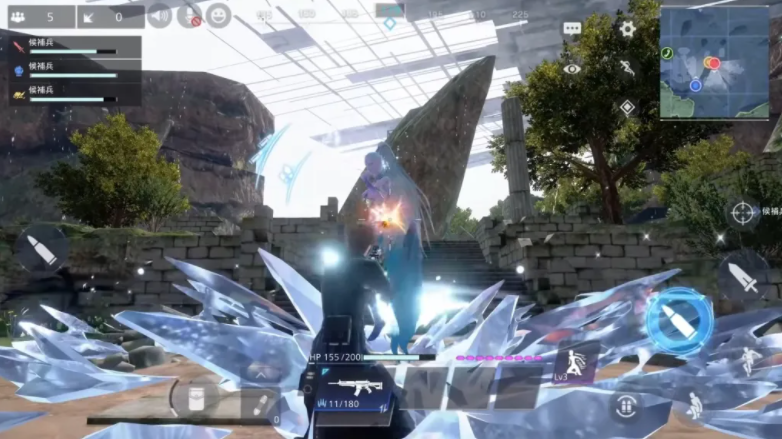Use the sword melee attack button
Image resolution: width=782 pixels, height=439 pixels.
coord(743,277)
